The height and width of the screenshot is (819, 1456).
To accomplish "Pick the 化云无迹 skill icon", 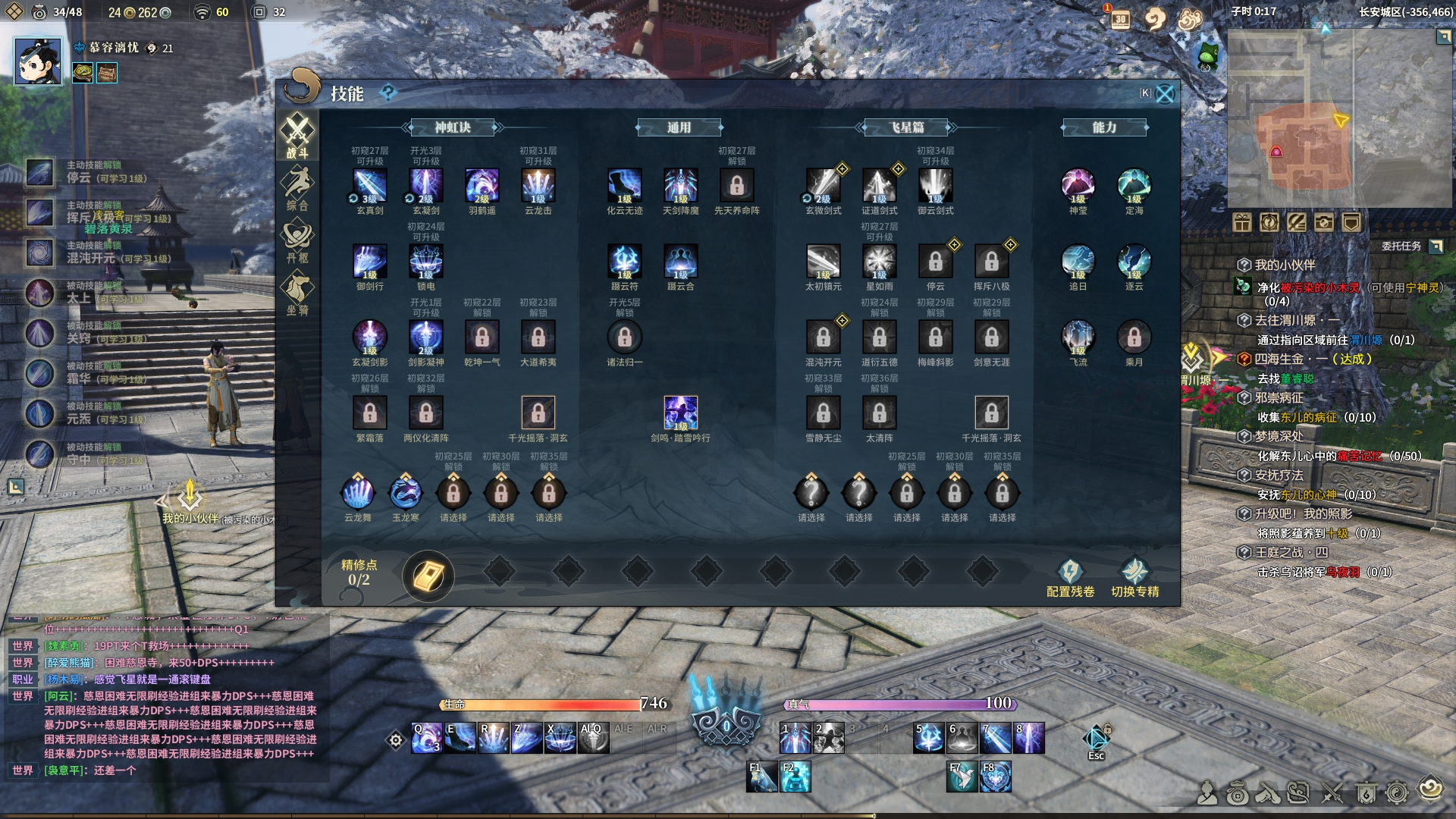I will click(x=625, y=186).
